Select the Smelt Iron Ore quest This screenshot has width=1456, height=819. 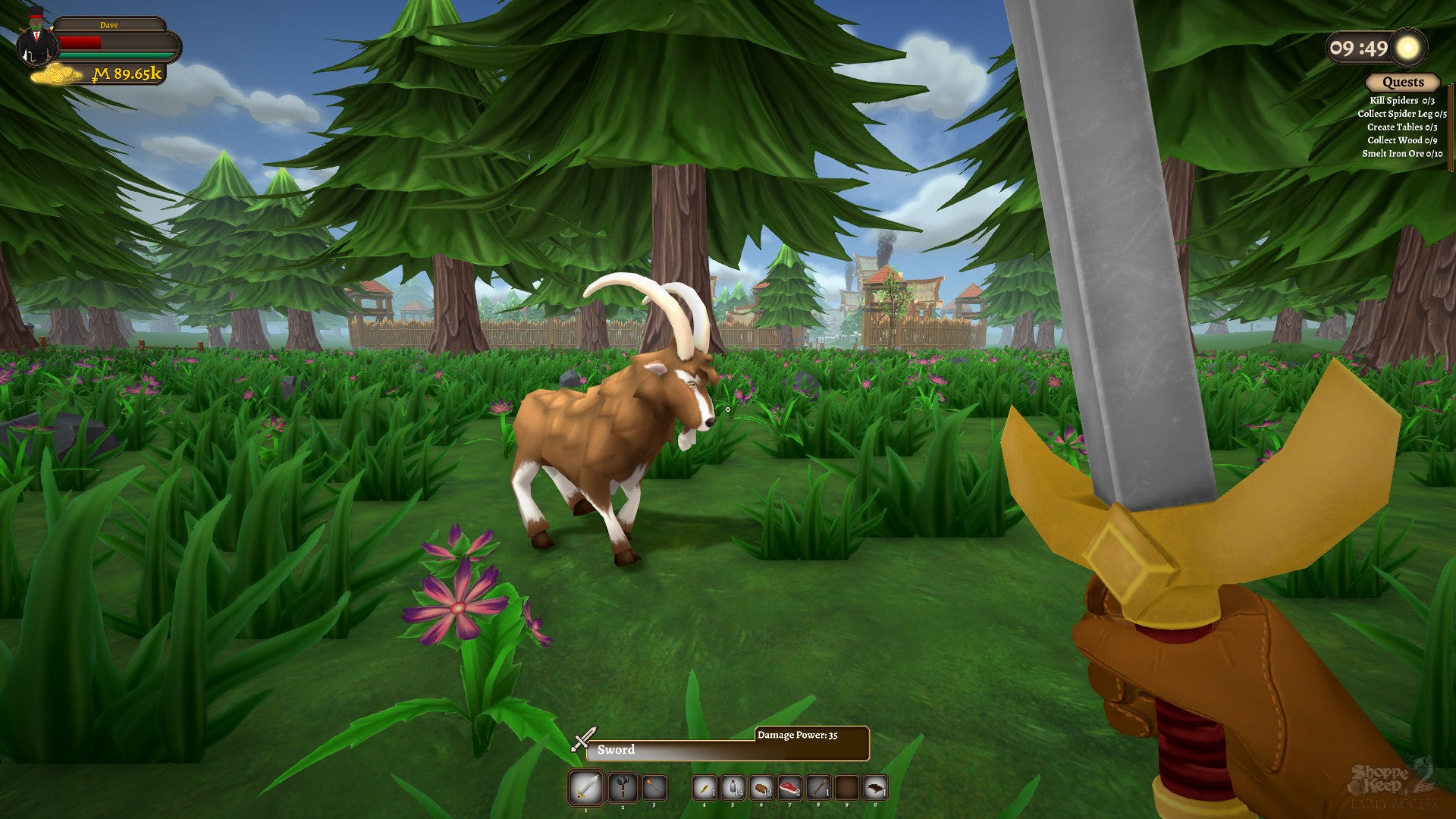coord(1401,153)
